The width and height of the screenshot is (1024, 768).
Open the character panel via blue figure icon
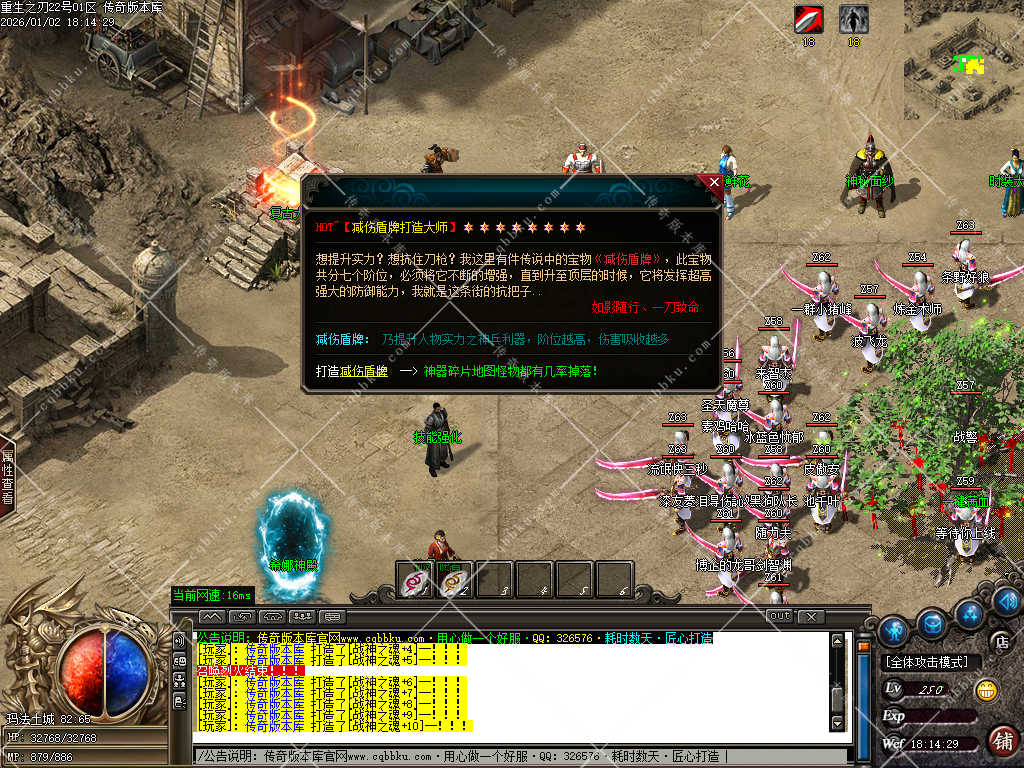894,630
